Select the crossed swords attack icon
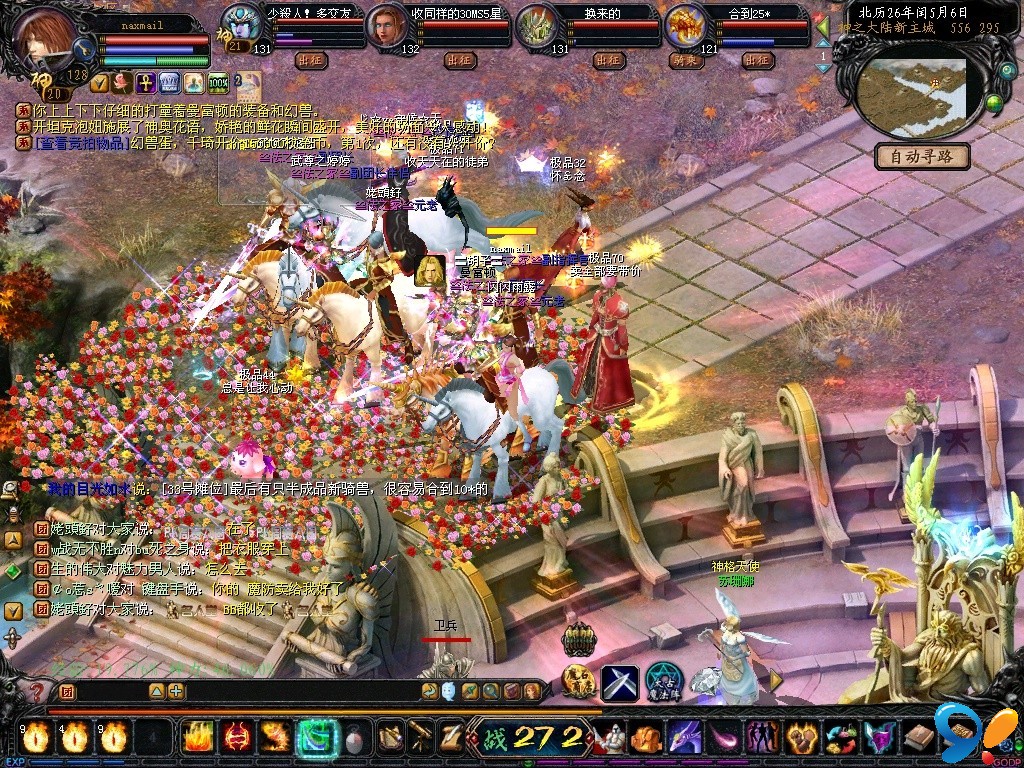 coord(619,682)
